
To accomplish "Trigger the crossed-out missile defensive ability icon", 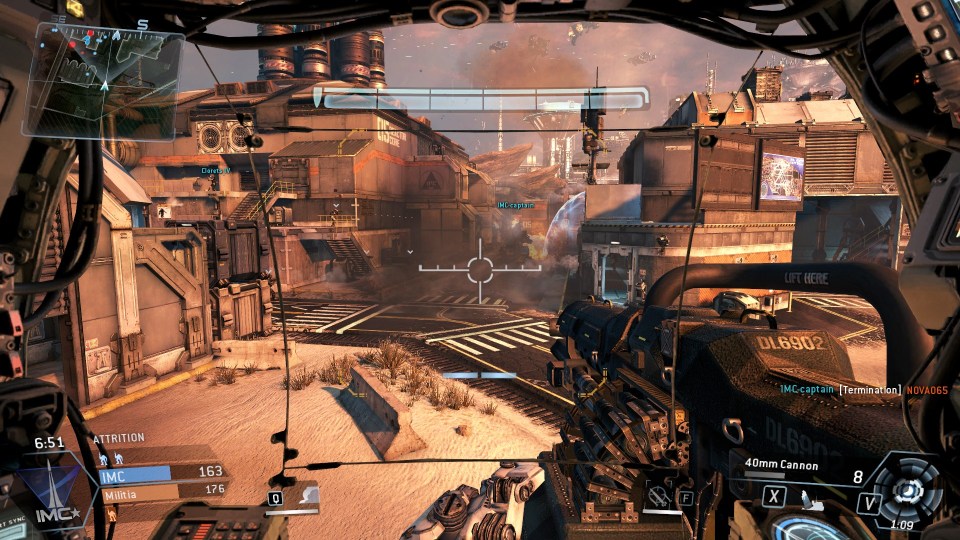I will pos(658,494).
